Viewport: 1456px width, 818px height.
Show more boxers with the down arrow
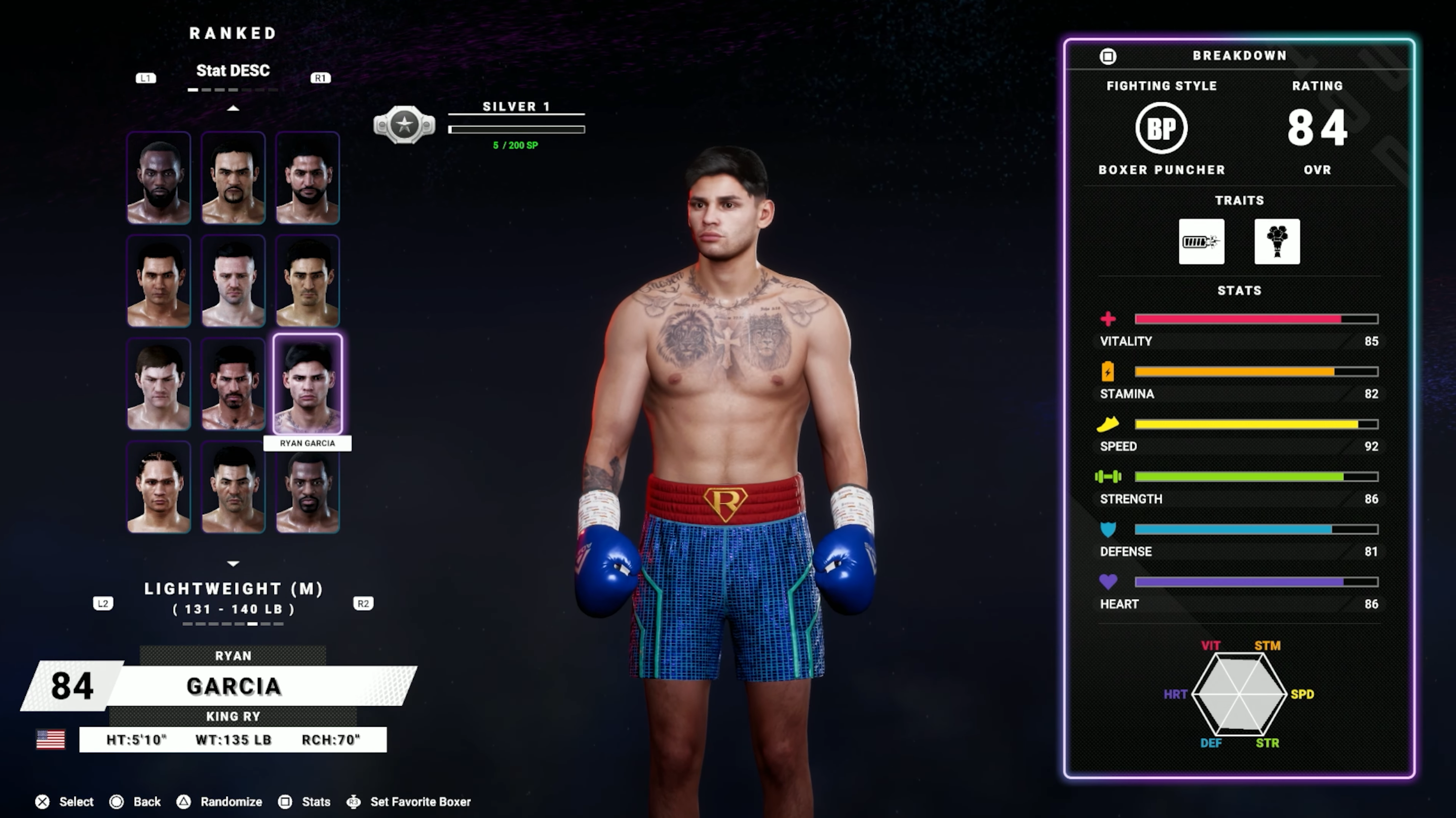pos(233,564)
